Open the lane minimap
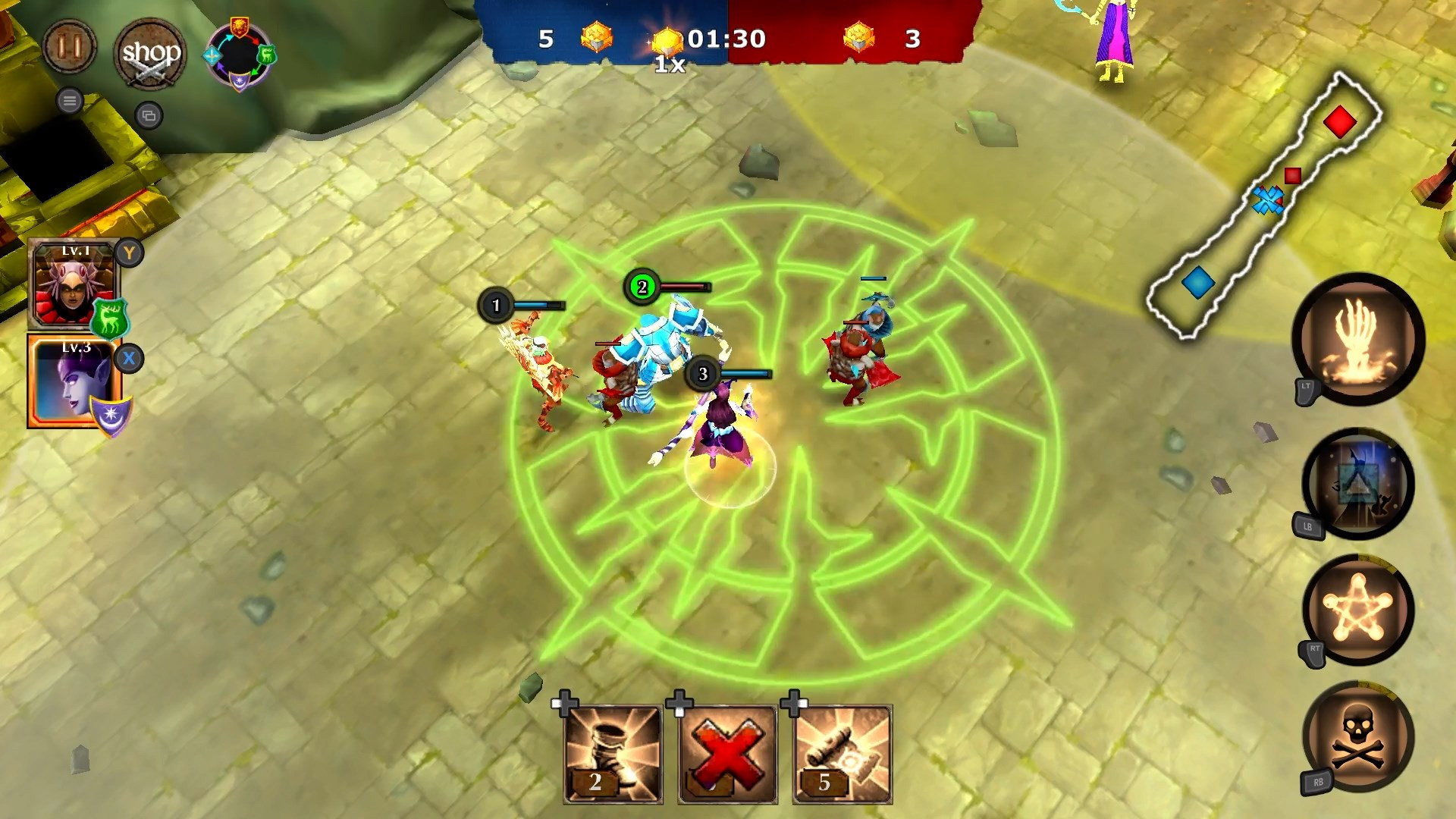This screenshot has width=1456, height=819. pos(1263,205)
